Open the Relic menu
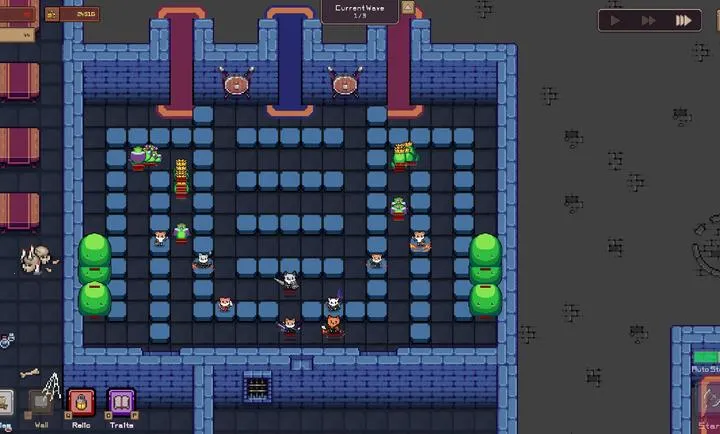Image resolution: width=720 pixels, height=434 pixels. tap(81, 404)
